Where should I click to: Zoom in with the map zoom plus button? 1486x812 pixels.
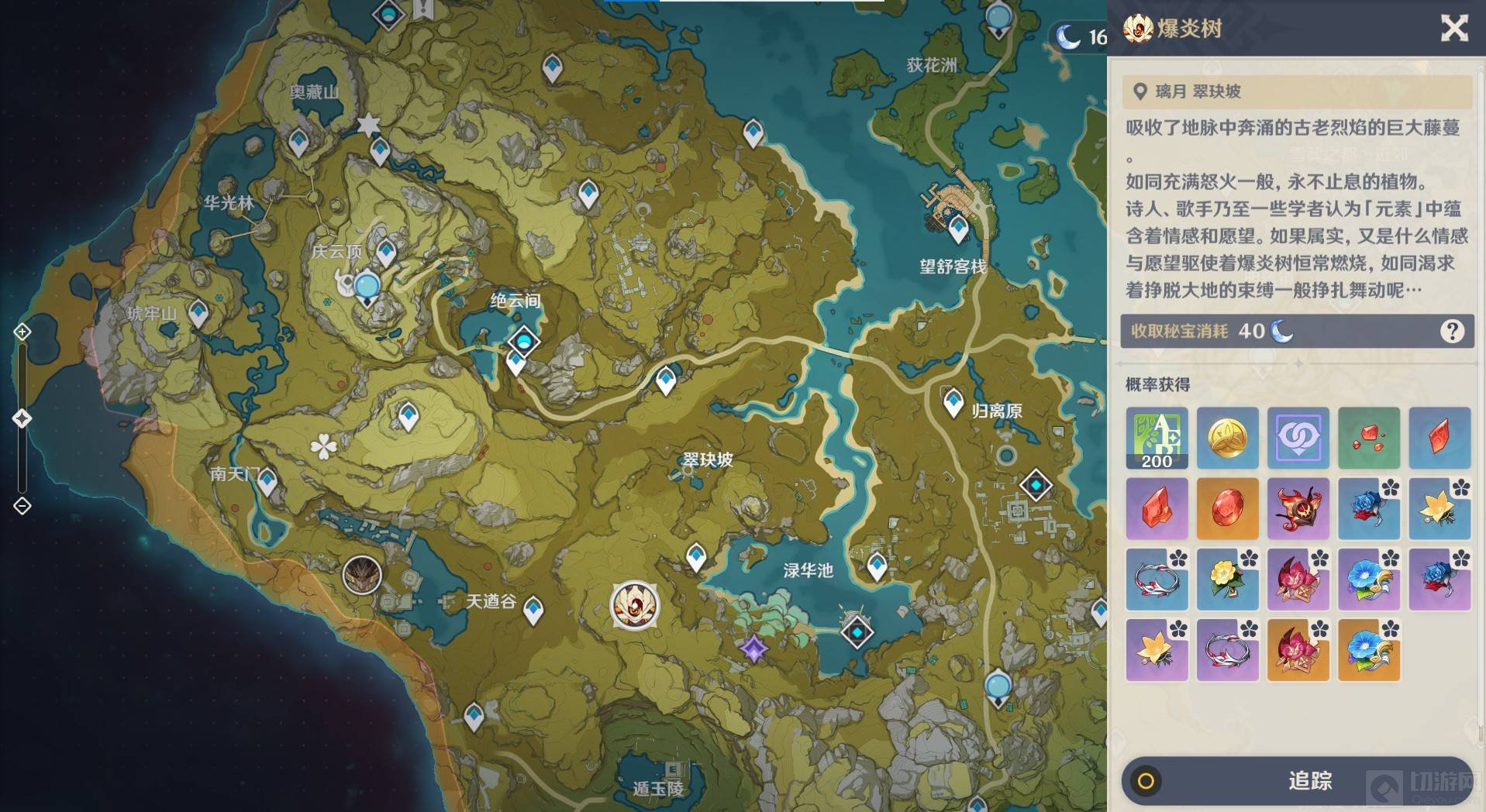[22, 332]
